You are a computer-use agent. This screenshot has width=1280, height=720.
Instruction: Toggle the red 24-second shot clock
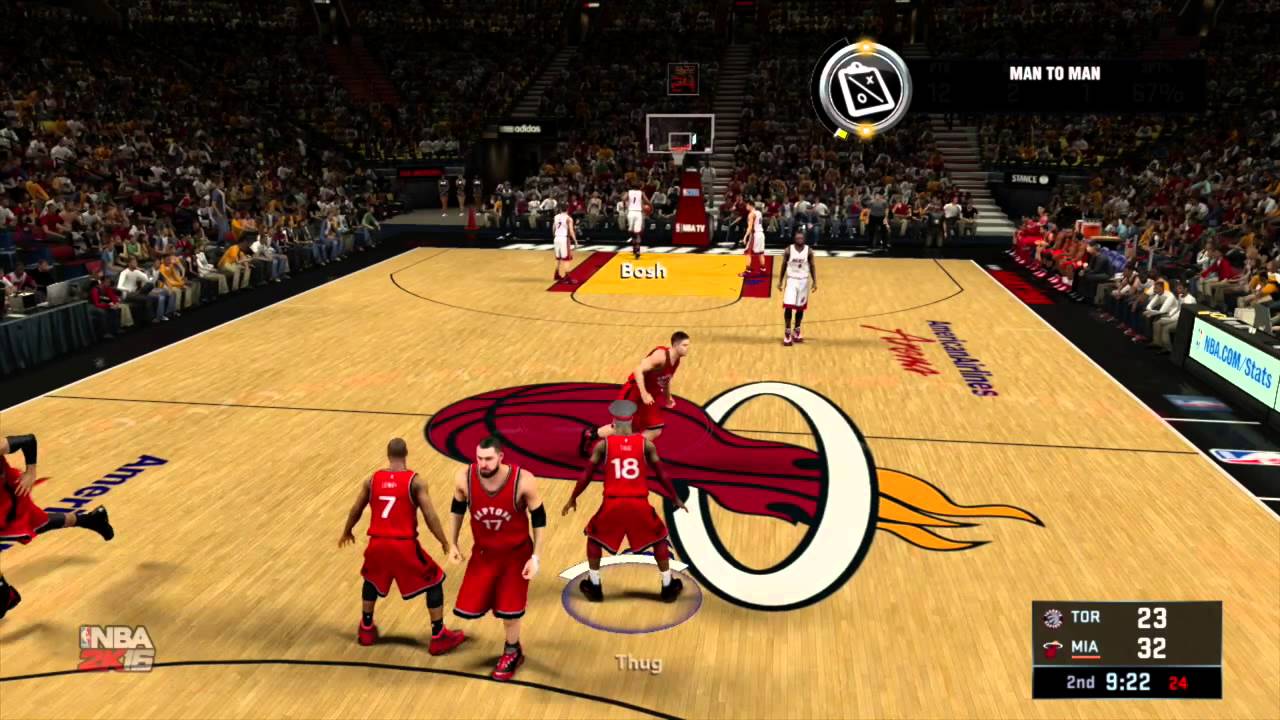click(x=1177, y=682)
